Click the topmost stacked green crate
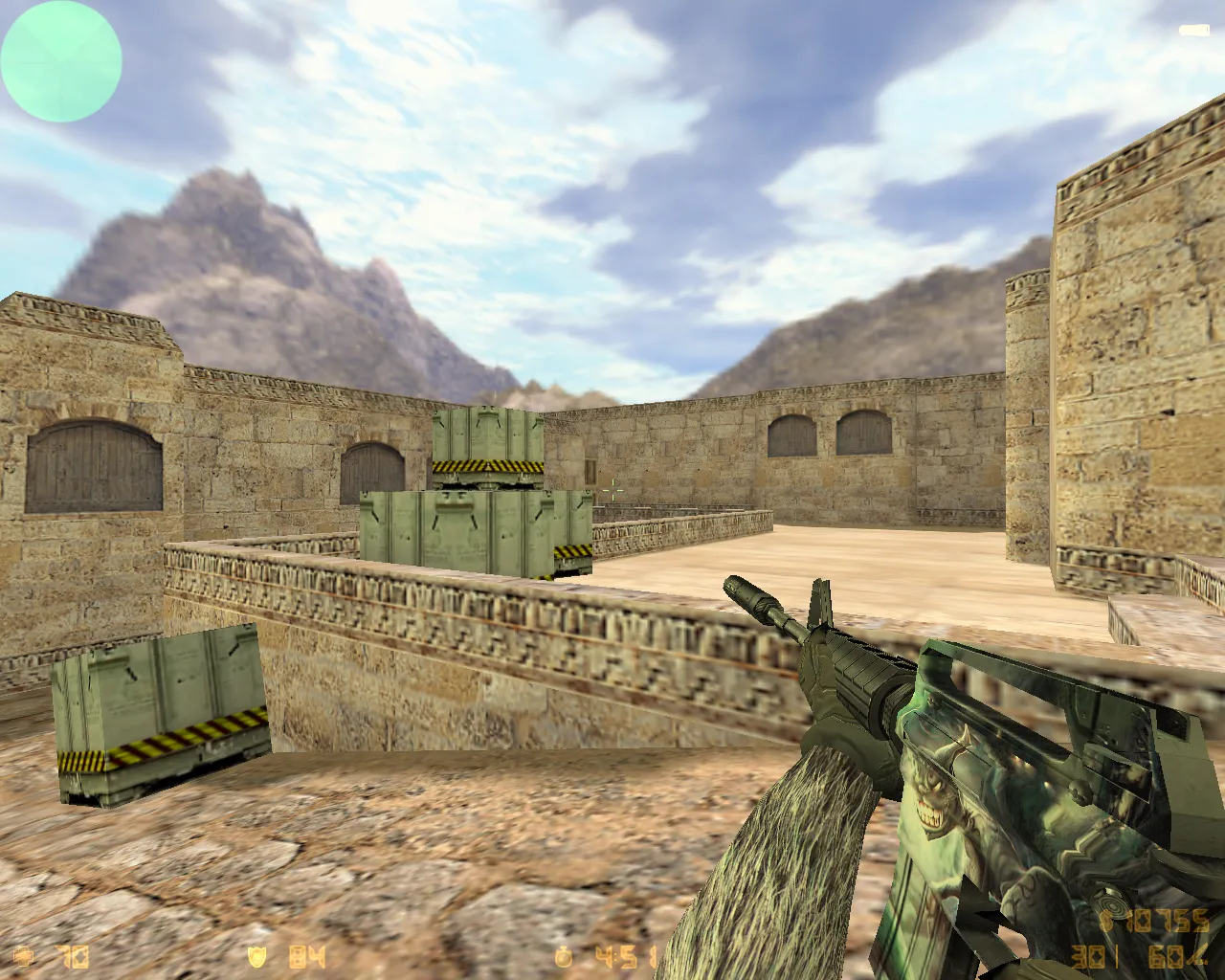 [x=486, y=440]
